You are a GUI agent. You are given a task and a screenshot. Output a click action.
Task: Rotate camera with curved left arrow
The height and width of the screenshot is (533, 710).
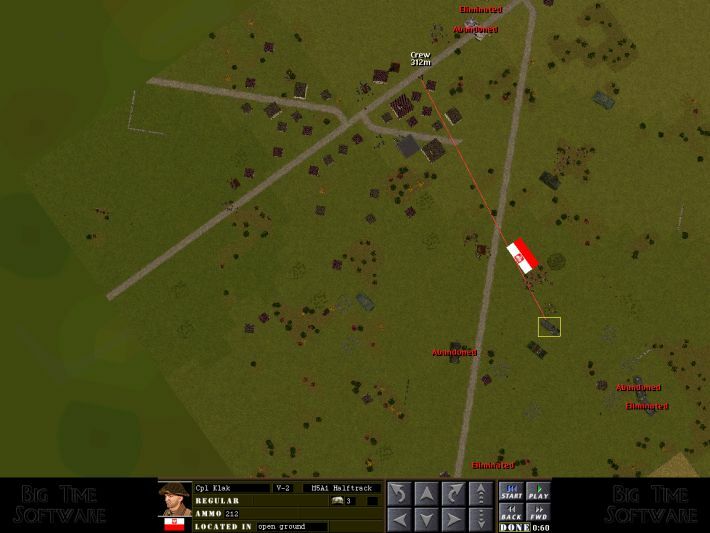398,493
